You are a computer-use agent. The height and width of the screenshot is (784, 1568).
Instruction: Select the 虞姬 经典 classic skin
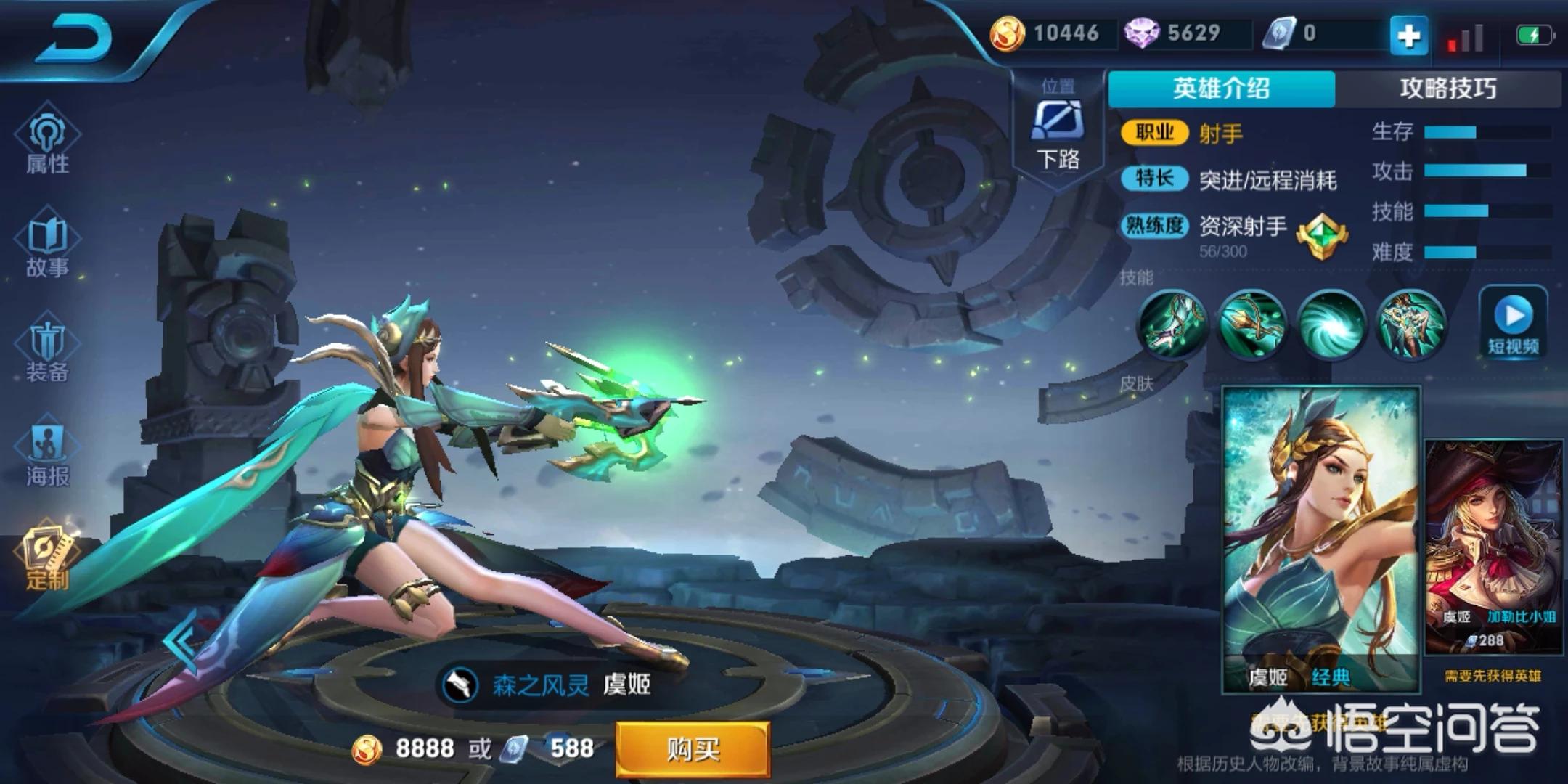tap(1321, 537)
